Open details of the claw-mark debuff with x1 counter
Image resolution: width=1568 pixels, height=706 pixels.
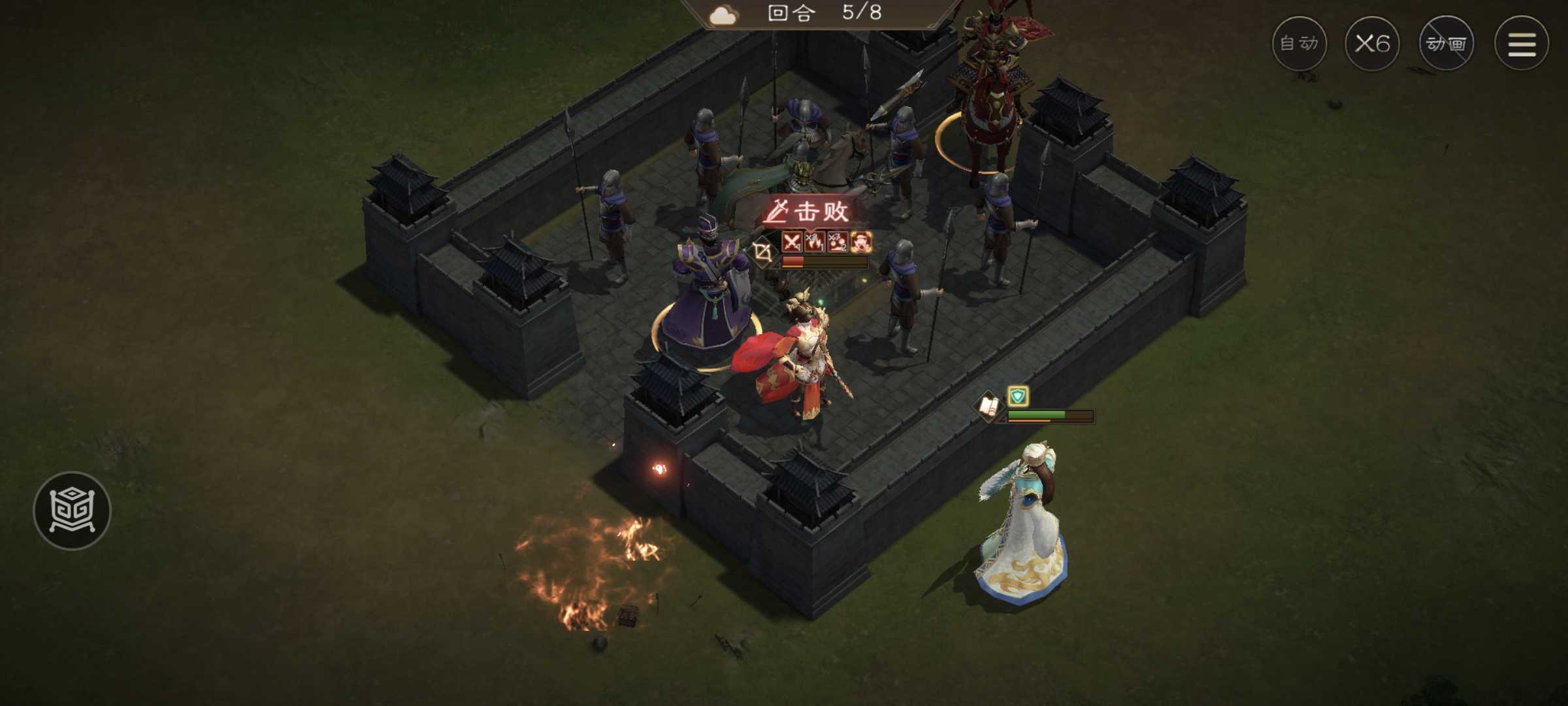(815, 242)
